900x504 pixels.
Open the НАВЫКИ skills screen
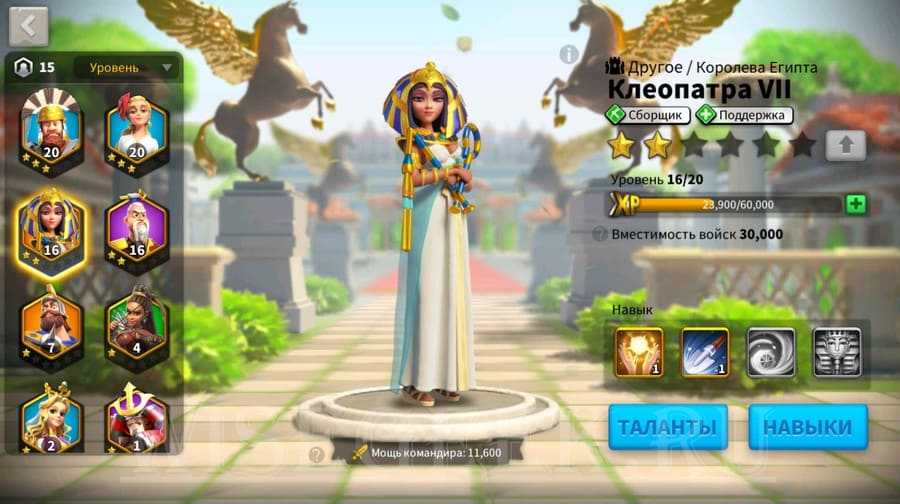tap(808, 427)
